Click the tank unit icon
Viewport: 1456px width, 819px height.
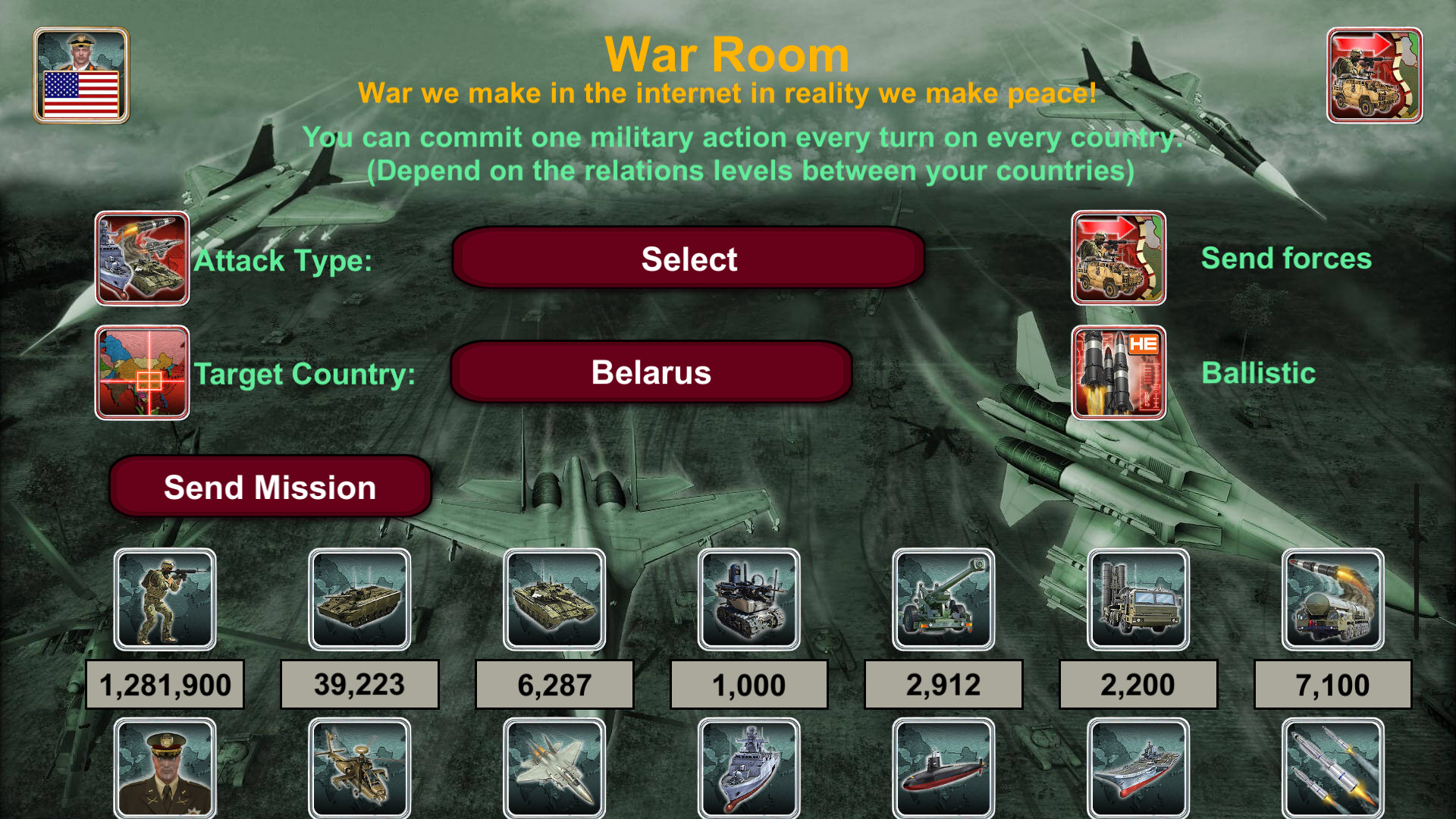tap(554, 599)
